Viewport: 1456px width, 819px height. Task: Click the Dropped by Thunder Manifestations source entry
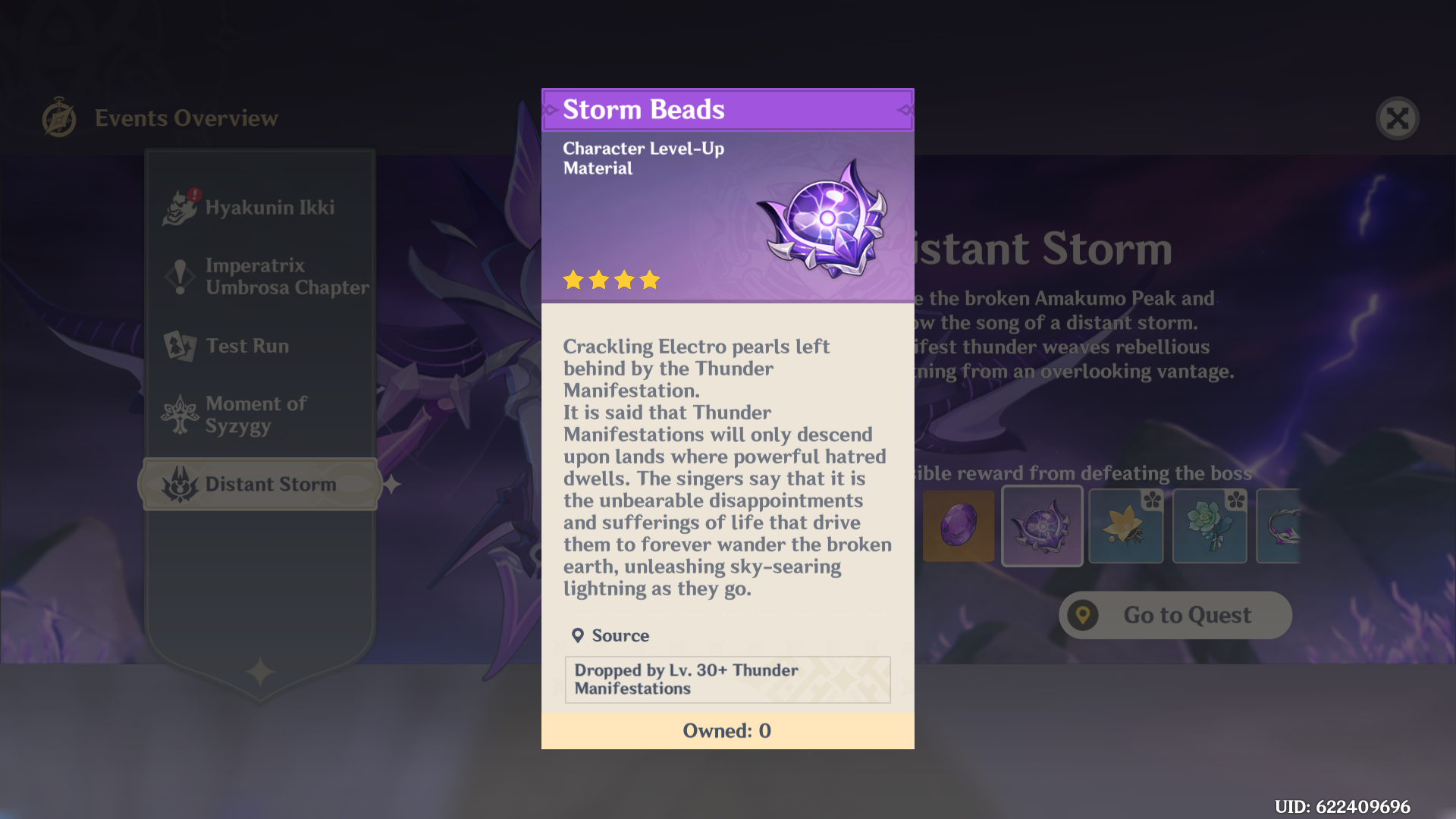[726, 679]
